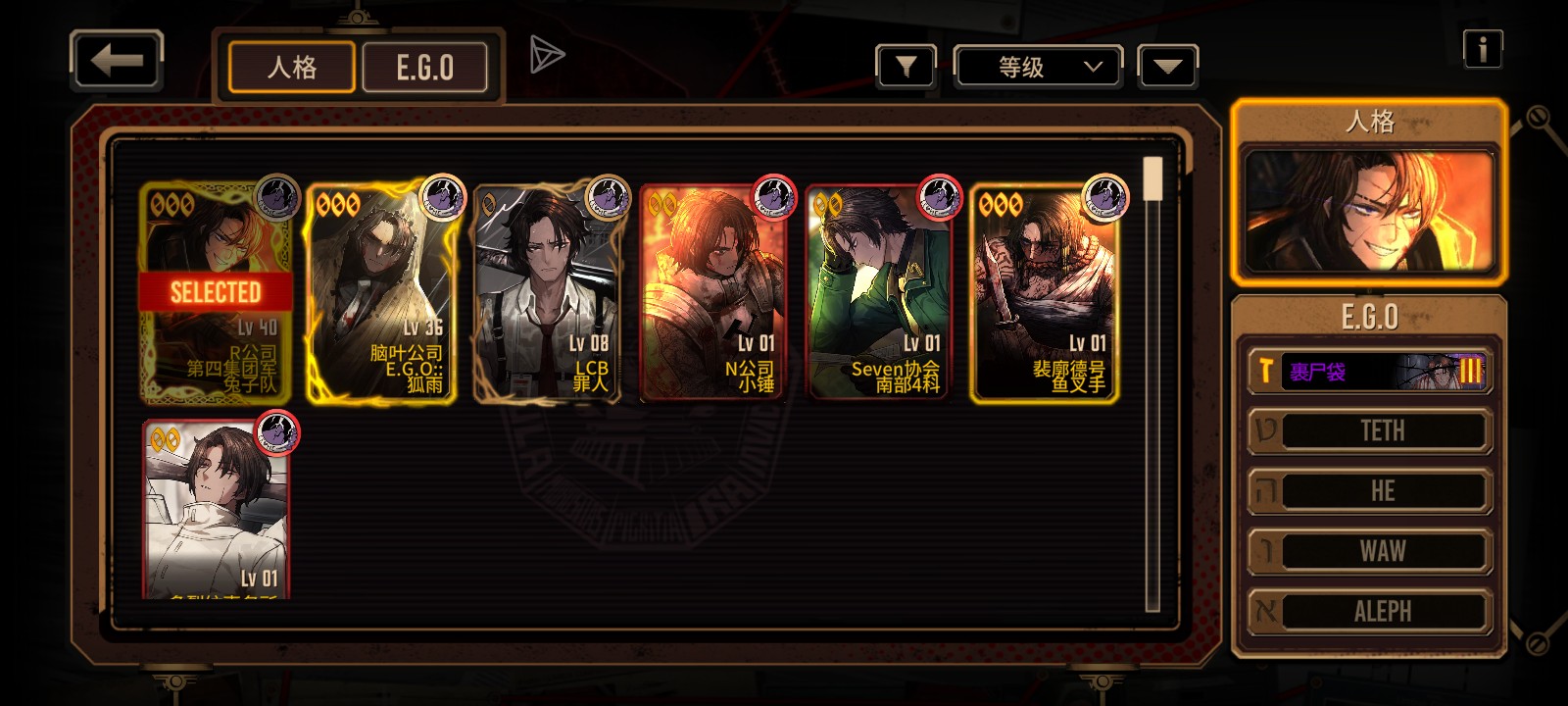Open the filter funnel button
The height and width of the screenshot is (706, 1568).
[x=906, y=67]
